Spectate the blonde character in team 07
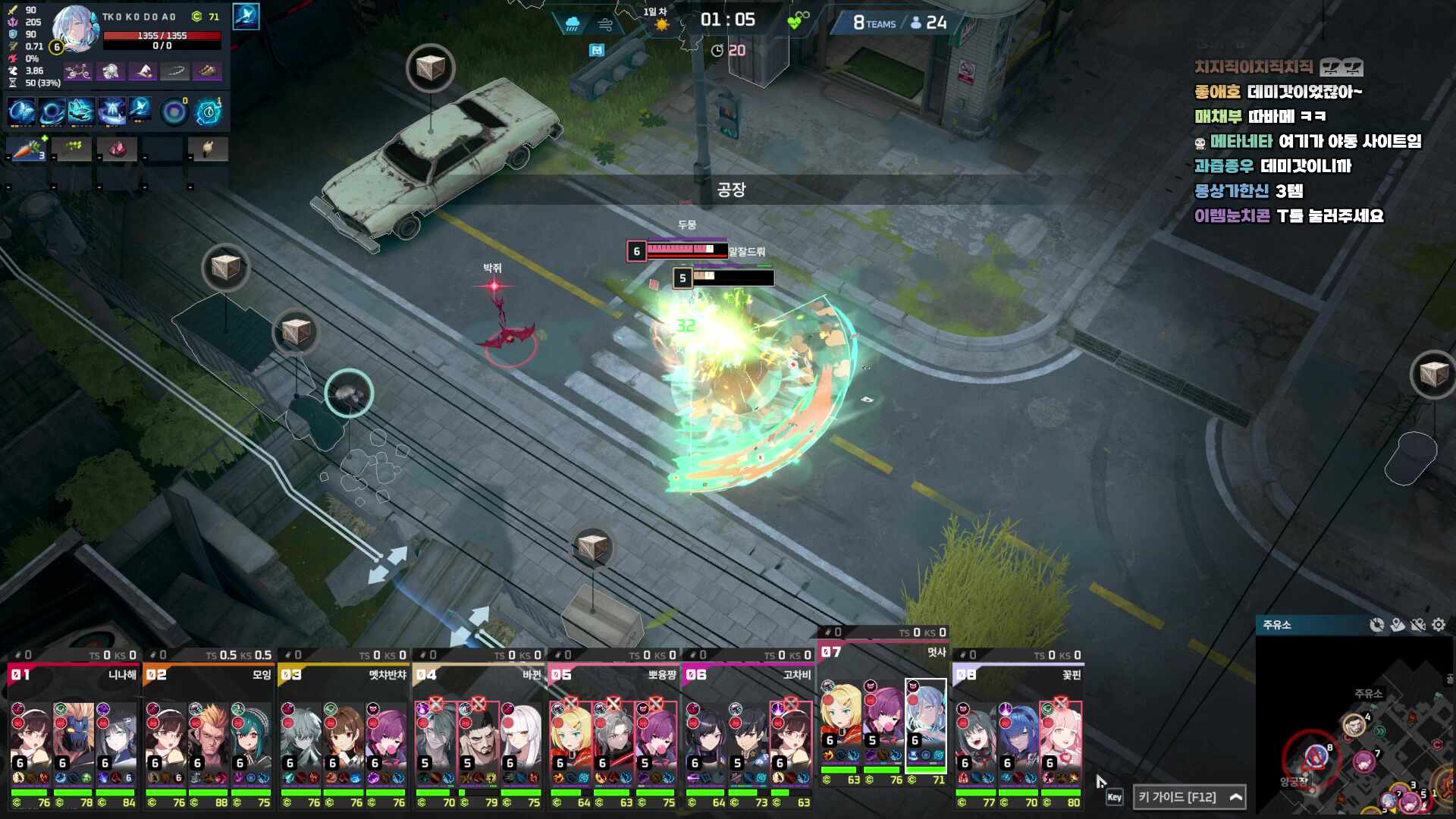This screenshot has width=1456, height=819. [x=840, y=720]
